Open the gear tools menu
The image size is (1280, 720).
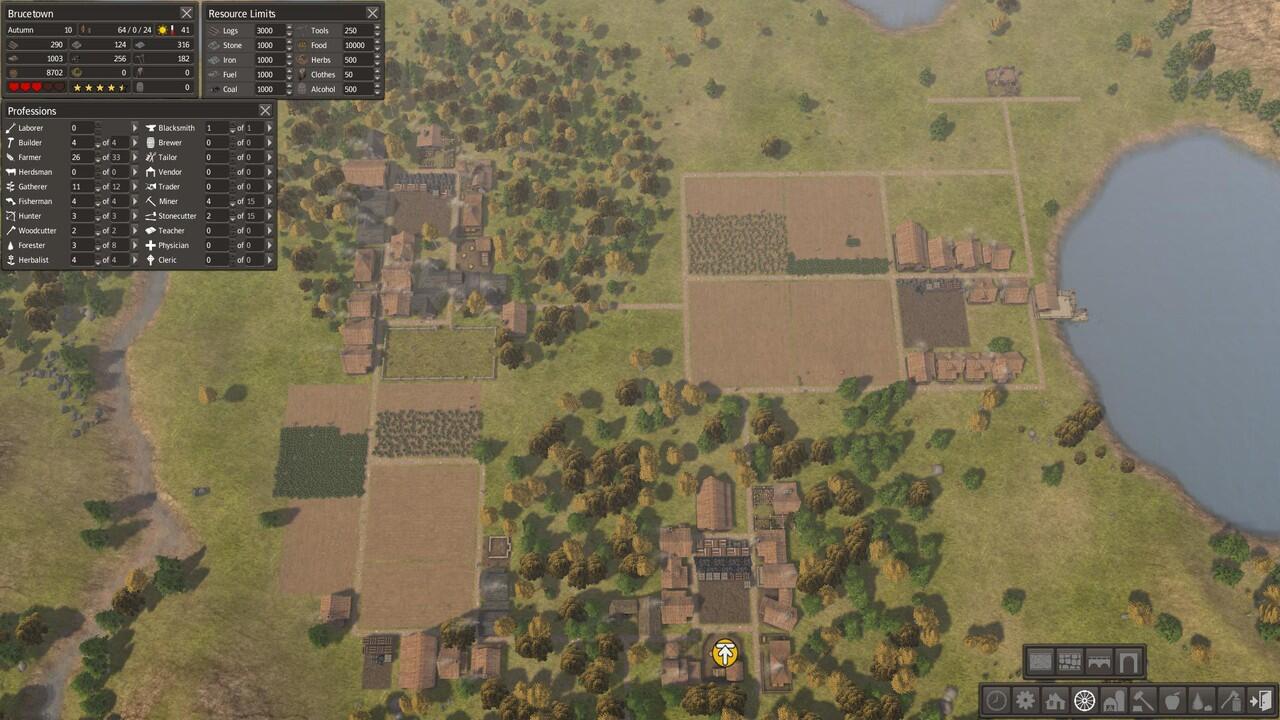point(1025,700)
